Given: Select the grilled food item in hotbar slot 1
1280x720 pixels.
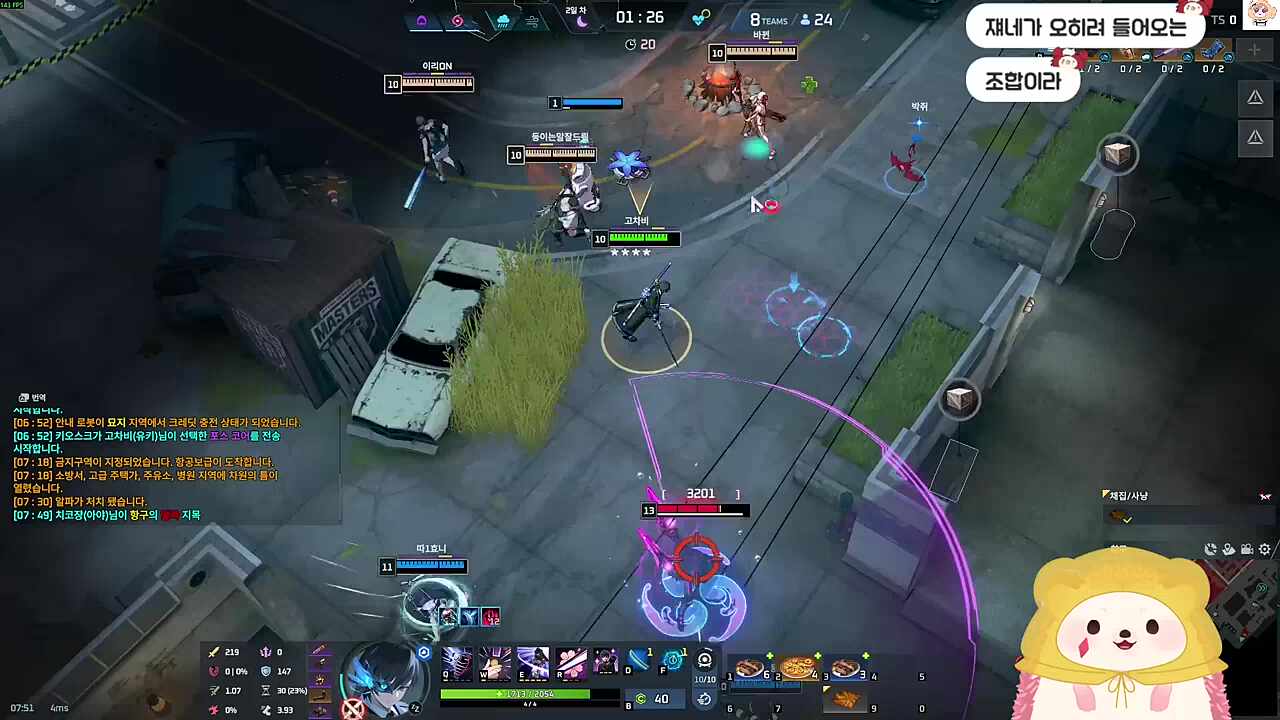Looking at the screenshot, I should tap(748, 668).
